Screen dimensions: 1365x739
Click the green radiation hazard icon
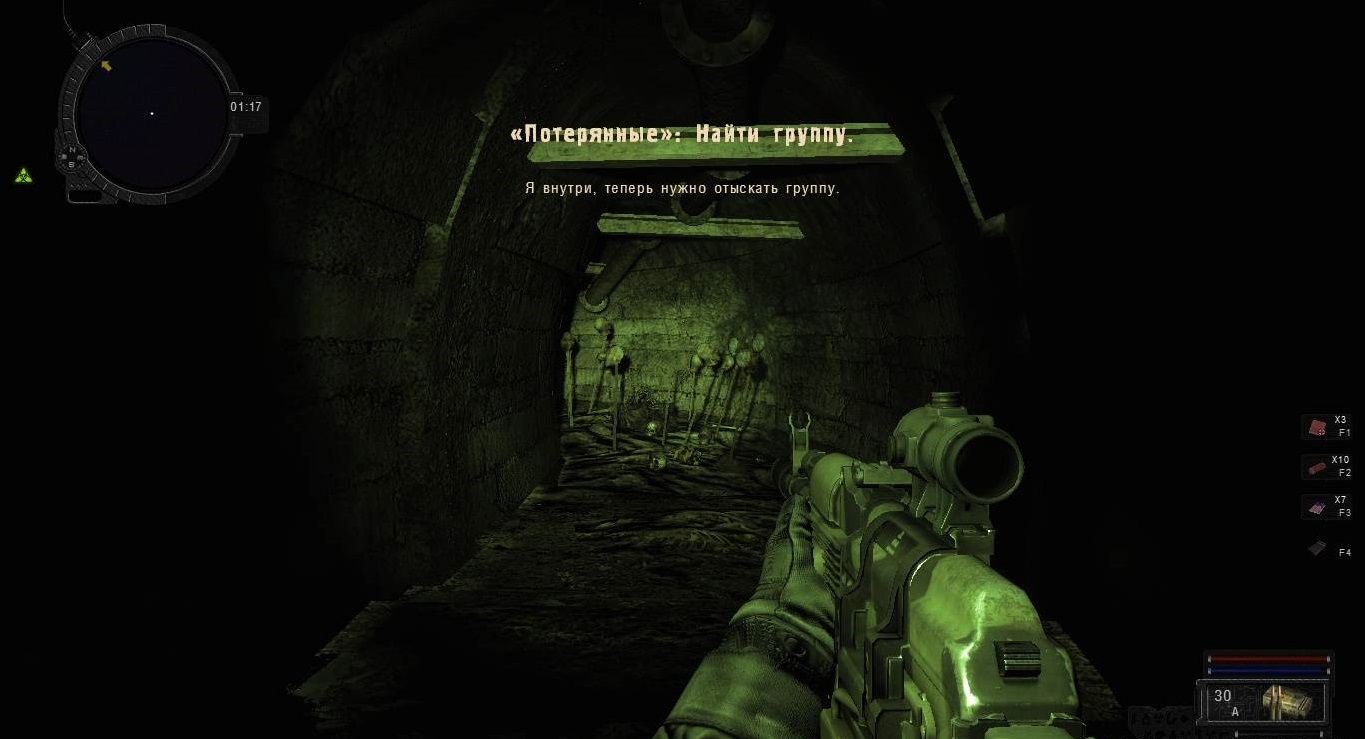click(x=23, y=176)
